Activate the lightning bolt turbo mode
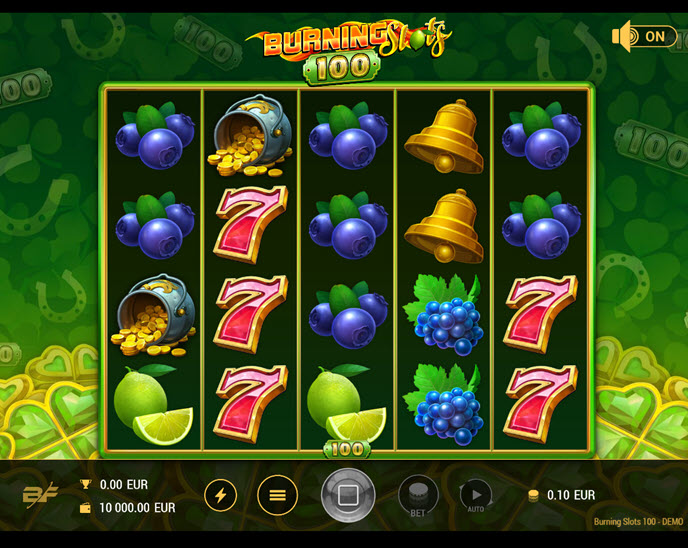Screen dimensions: 688x548 (221, 495)
